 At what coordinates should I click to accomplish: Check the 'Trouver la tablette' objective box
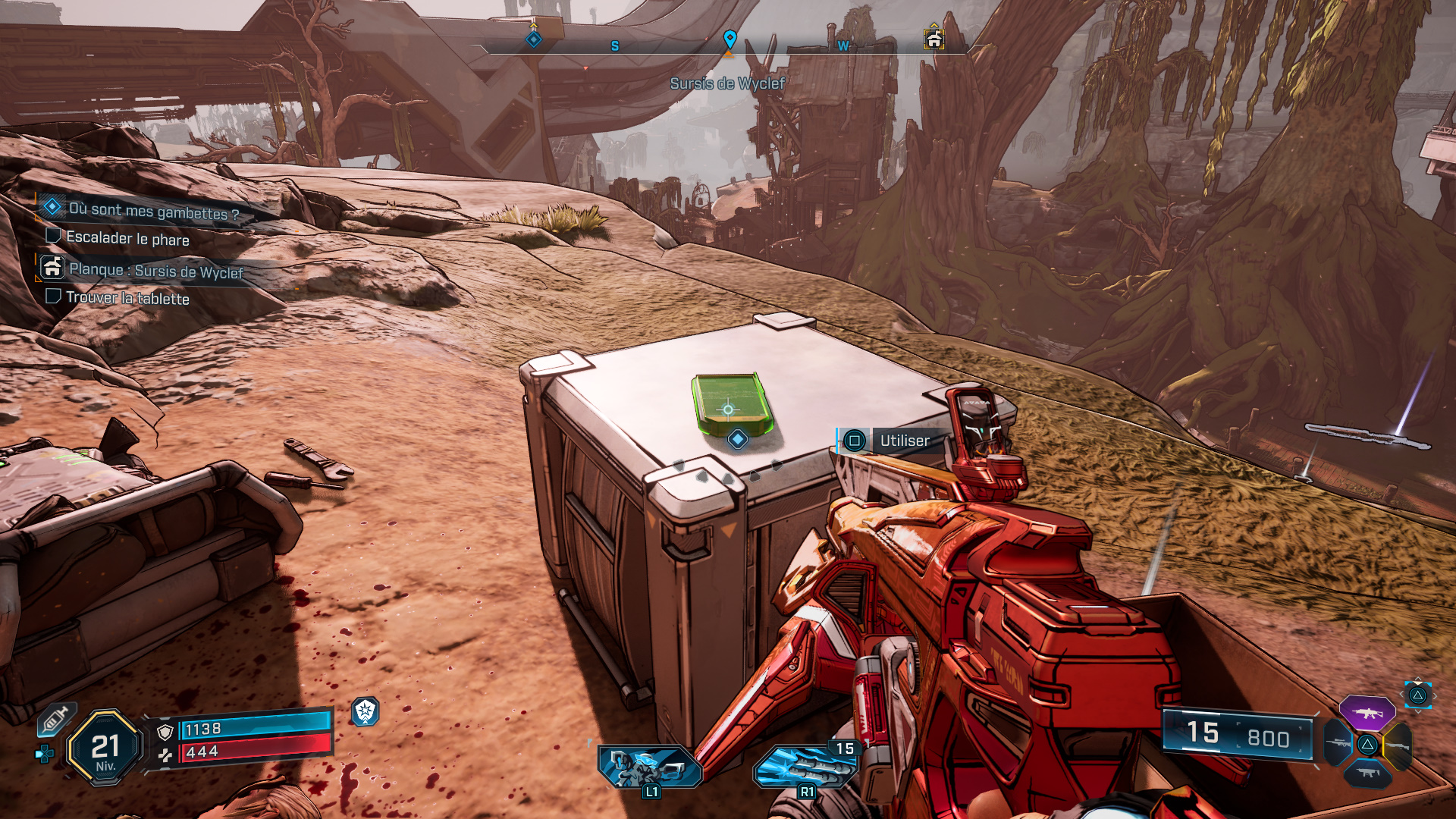[x=53, y=297]
